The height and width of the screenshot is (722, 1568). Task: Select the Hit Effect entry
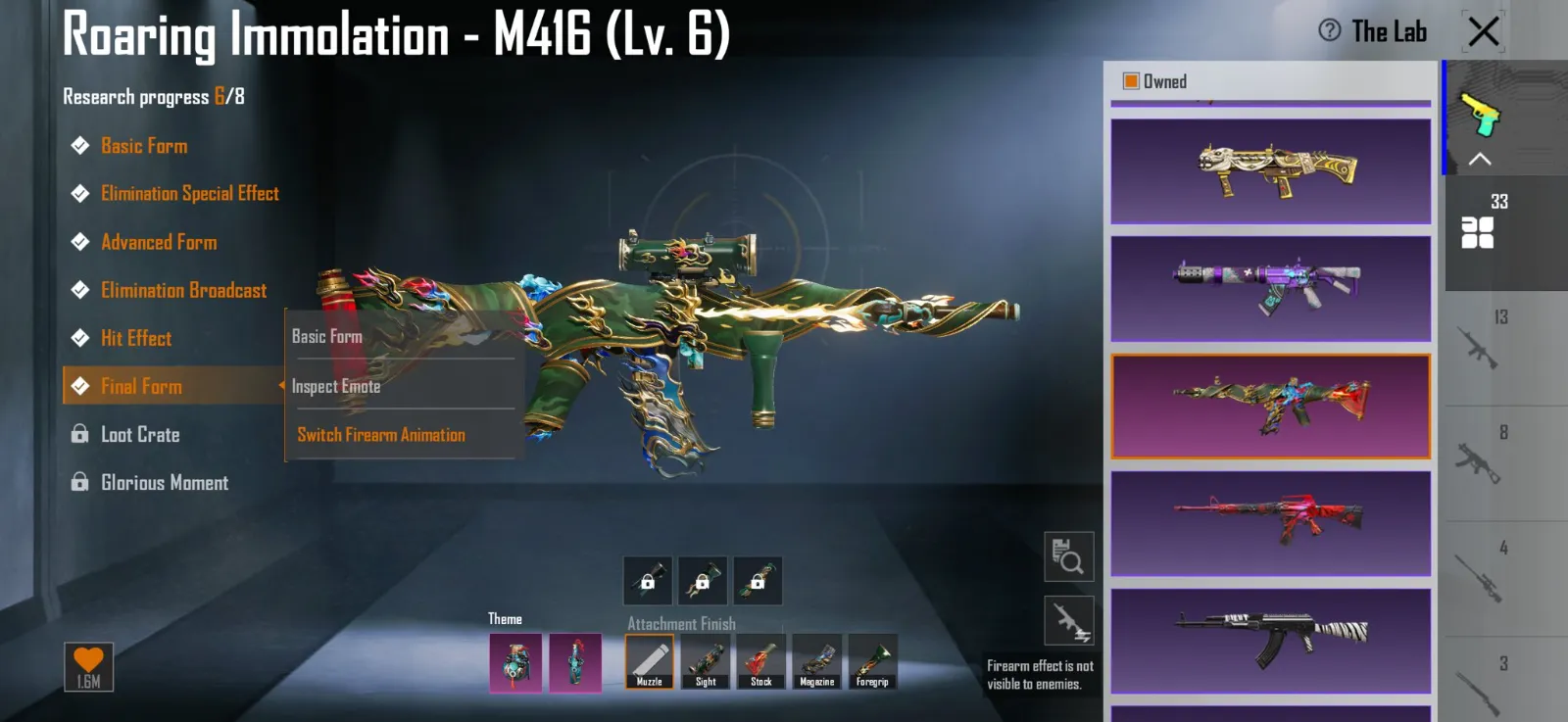click(136, 338)
